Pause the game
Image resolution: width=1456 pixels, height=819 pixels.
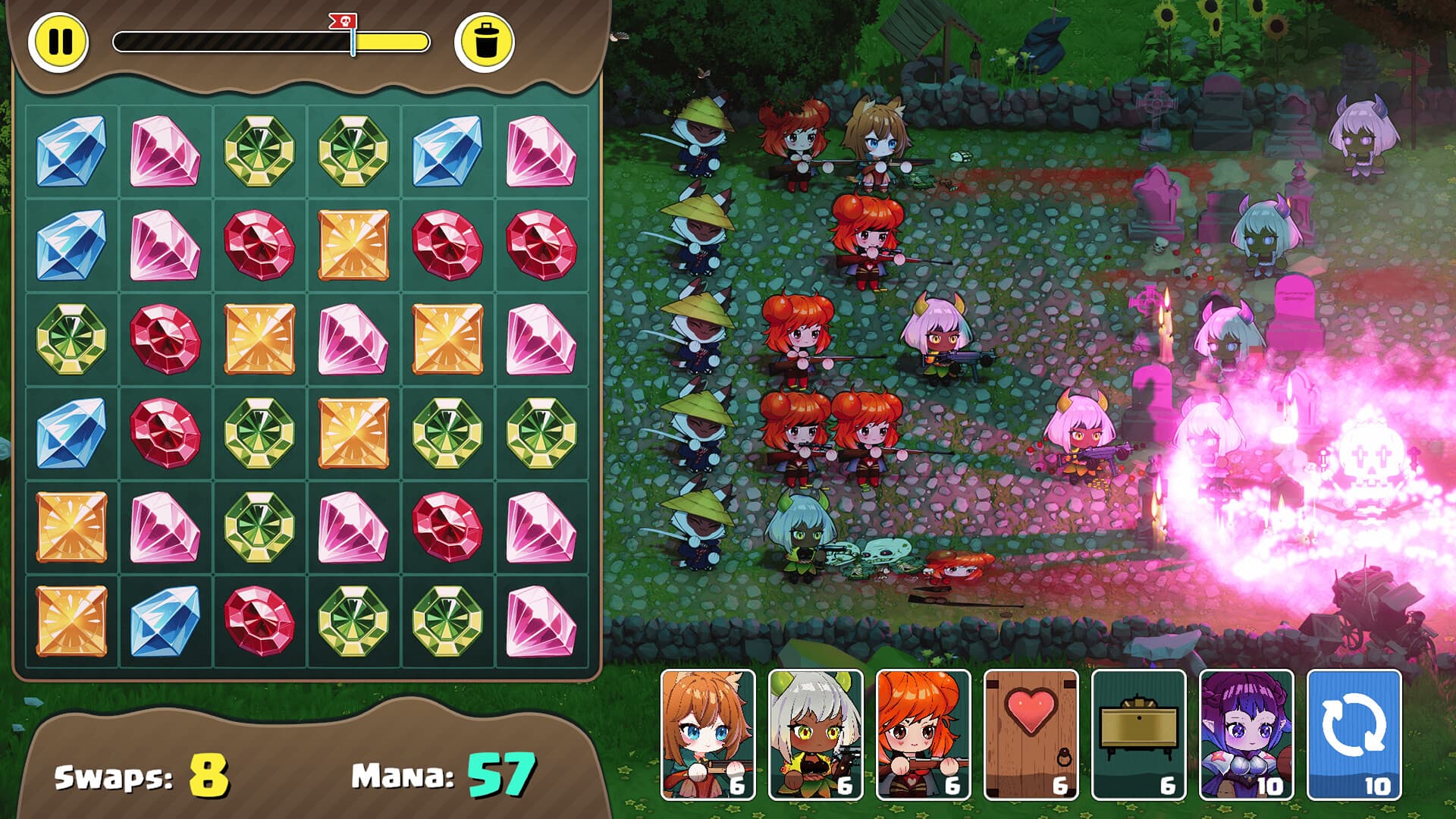click(58, 42)
